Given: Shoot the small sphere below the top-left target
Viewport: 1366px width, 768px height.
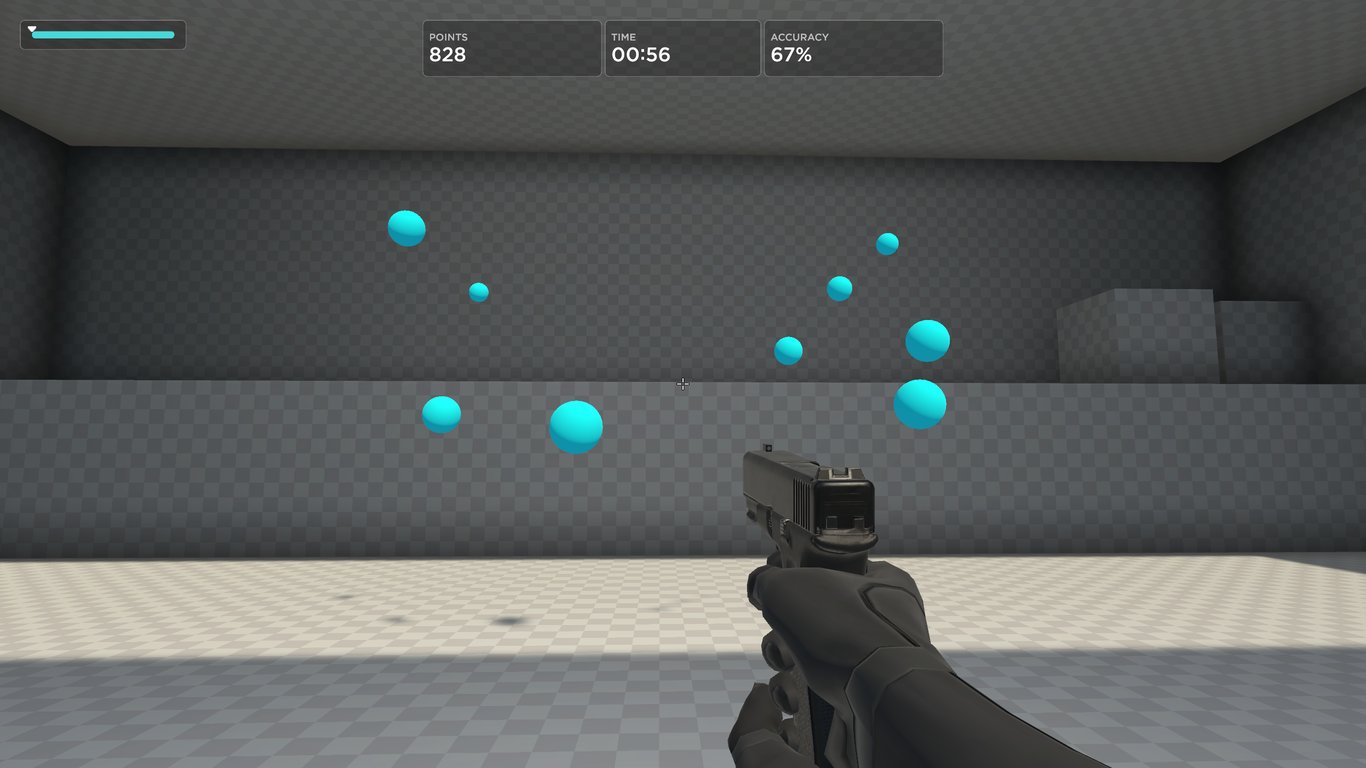Looking at the screenshot, I should [477, 290].
